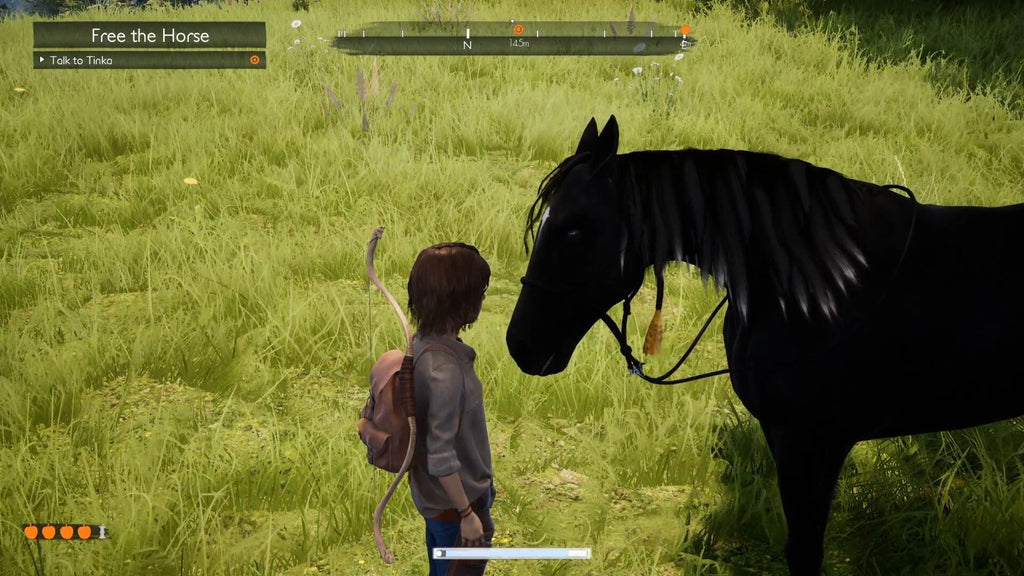Click the orange quest marker on compass
This screenshot has height=576, width=1024.
pos(518,29)
